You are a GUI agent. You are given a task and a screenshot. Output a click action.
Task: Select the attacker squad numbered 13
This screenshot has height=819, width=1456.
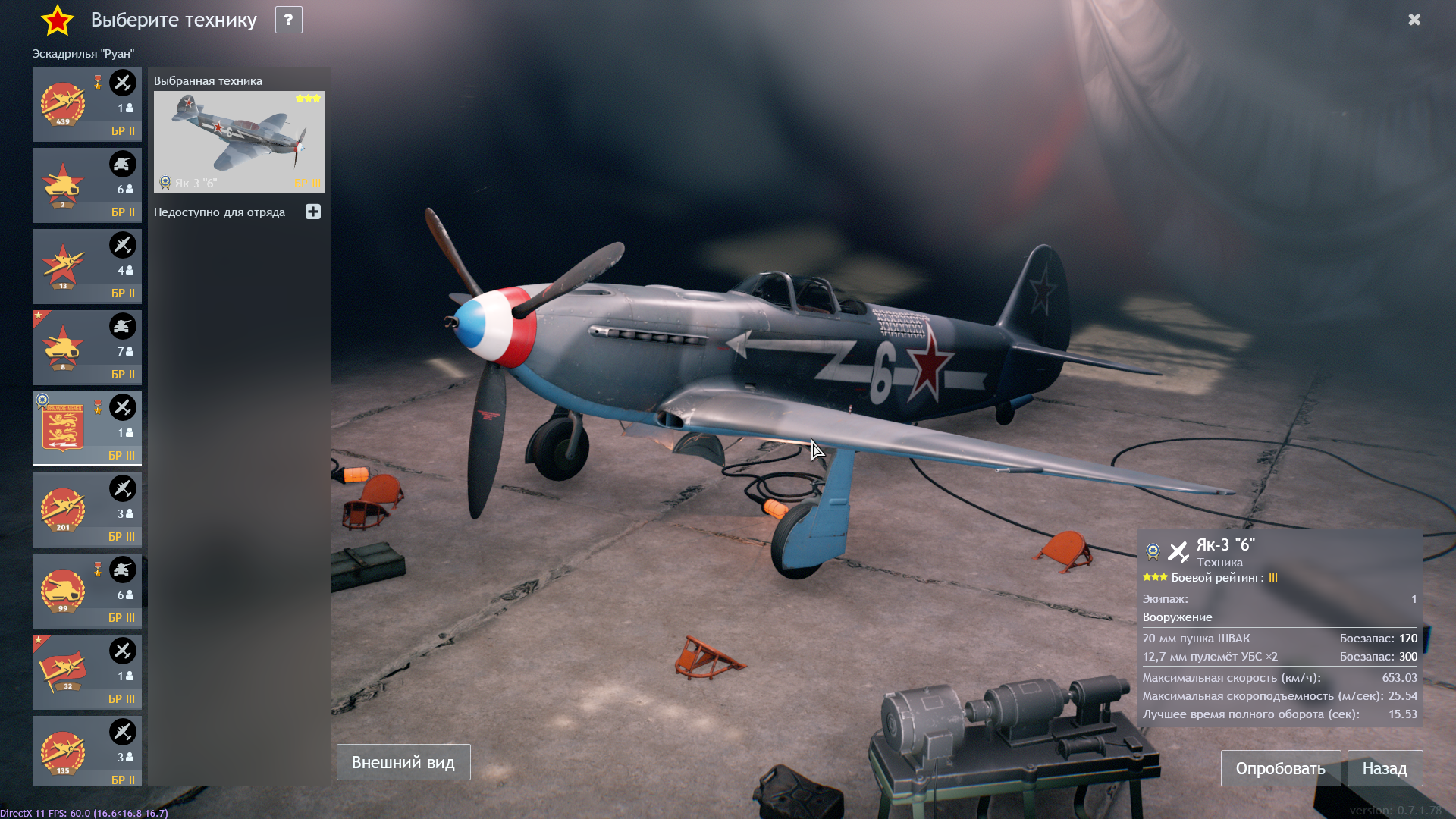click(87, 266)
